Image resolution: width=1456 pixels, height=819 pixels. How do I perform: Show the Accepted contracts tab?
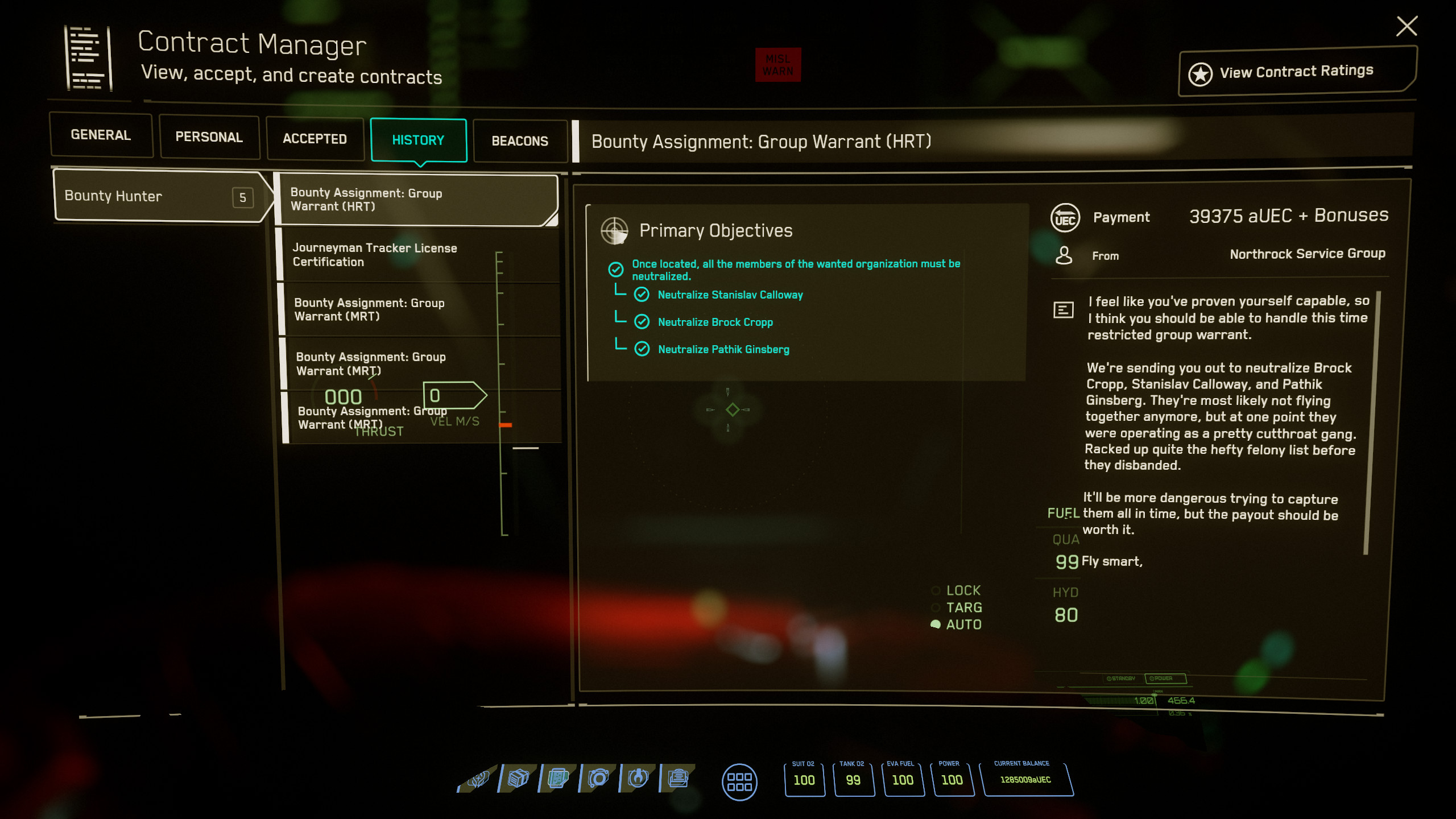[x=315, y=139]
